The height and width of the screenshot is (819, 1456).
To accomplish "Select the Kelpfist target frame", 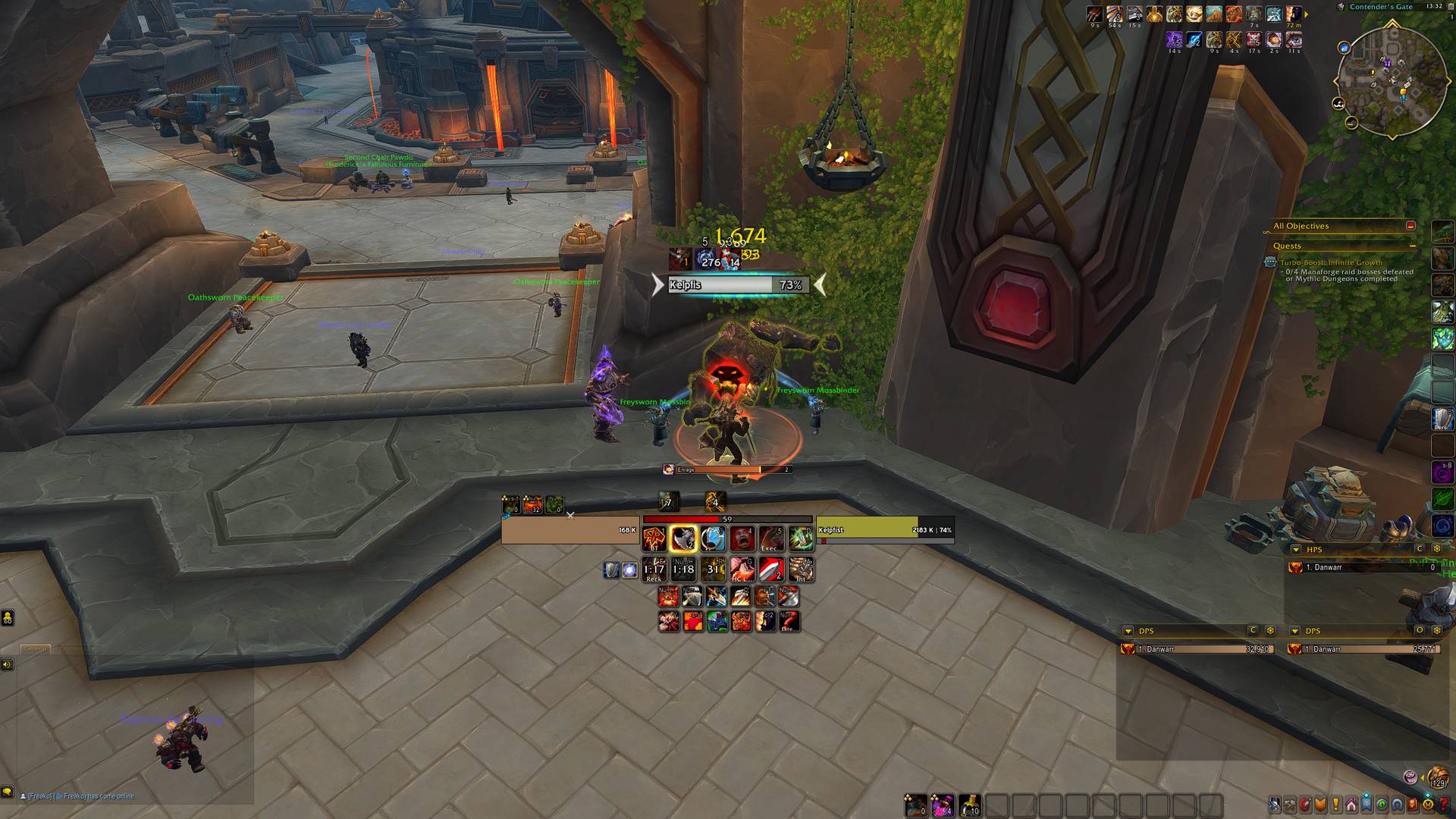I will [884, 530].
